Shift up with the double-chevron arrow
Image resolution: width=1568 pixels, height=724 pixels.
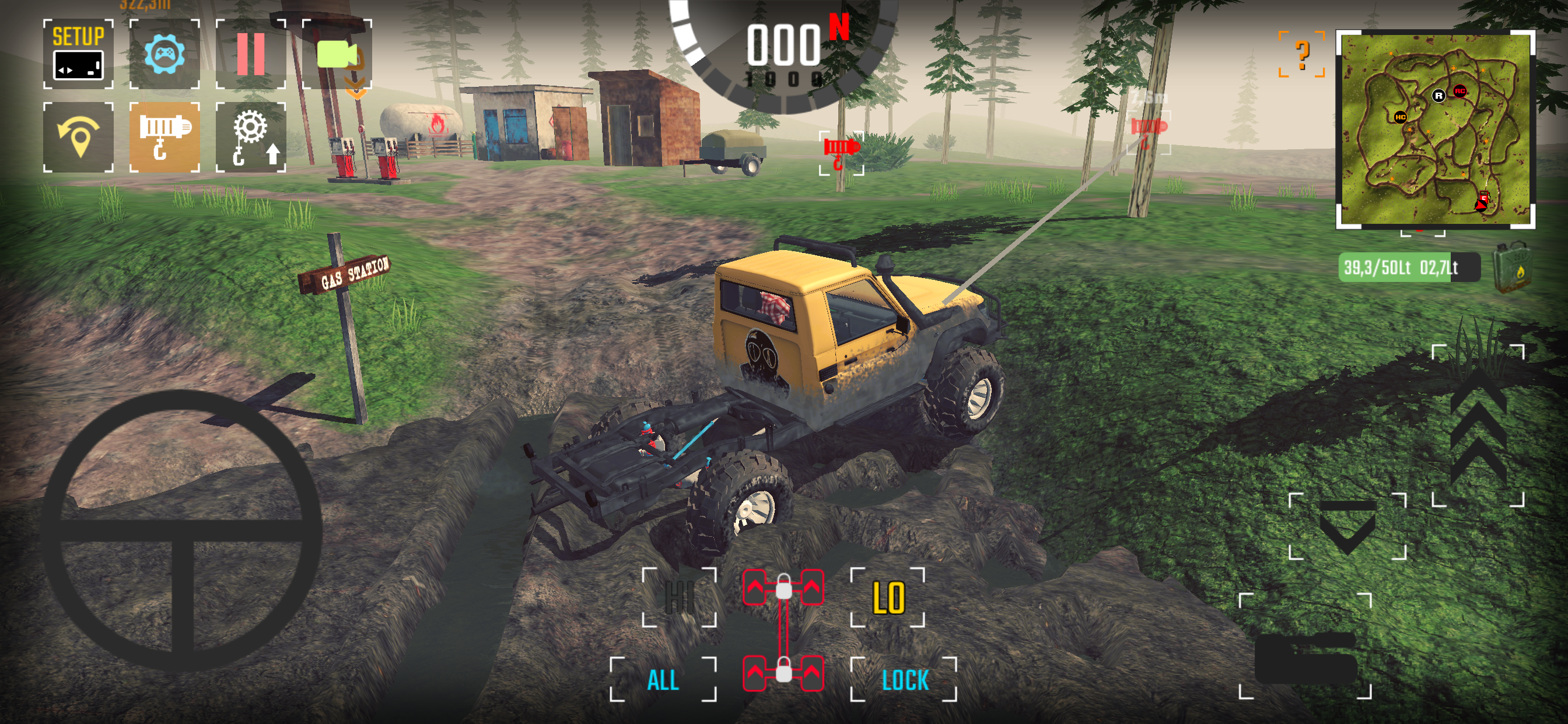(1478, 426)
